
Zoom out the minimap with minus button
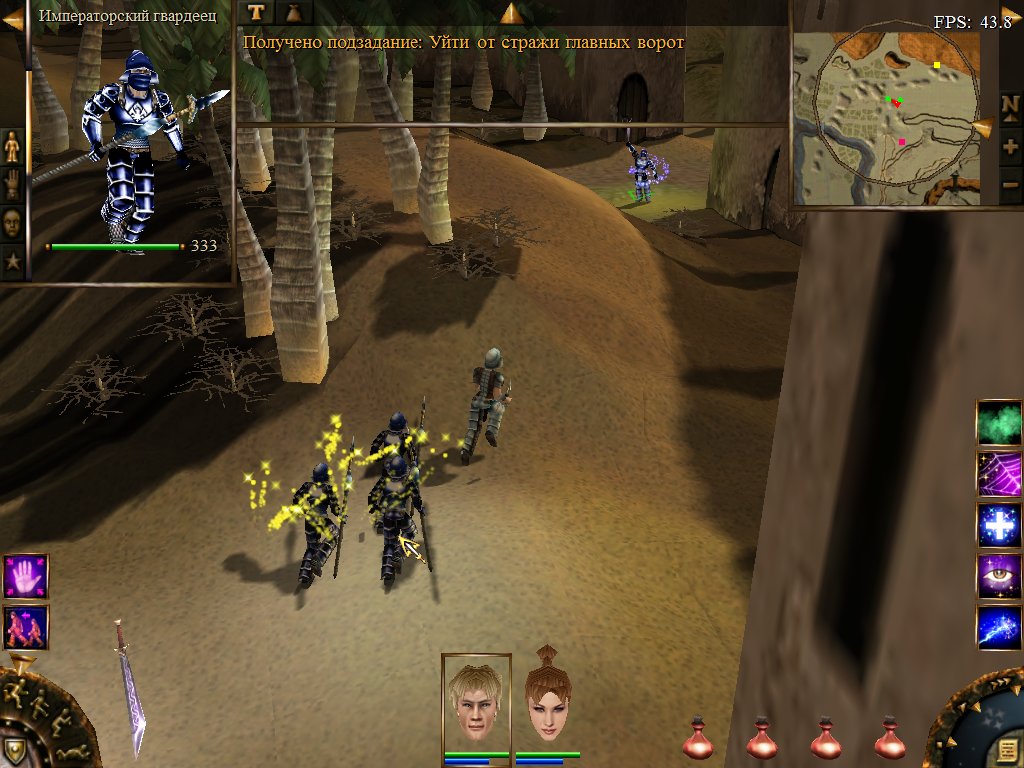(x=1009, y=186)
